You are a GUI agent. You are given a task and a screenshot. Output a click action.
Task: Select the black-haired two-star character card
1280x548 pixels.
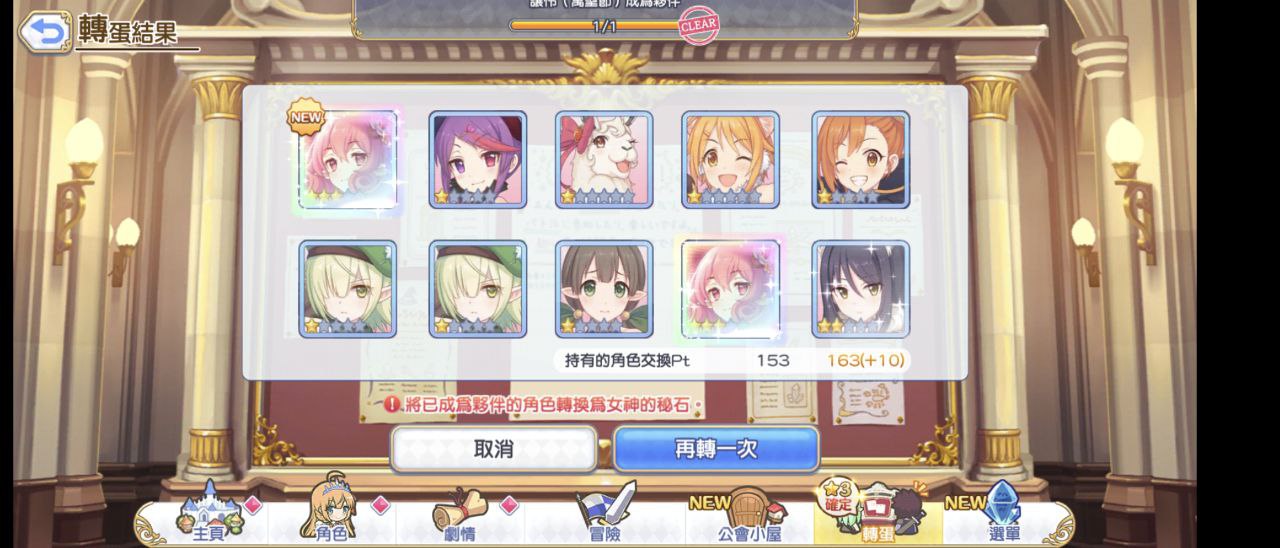tap(860, 288)
